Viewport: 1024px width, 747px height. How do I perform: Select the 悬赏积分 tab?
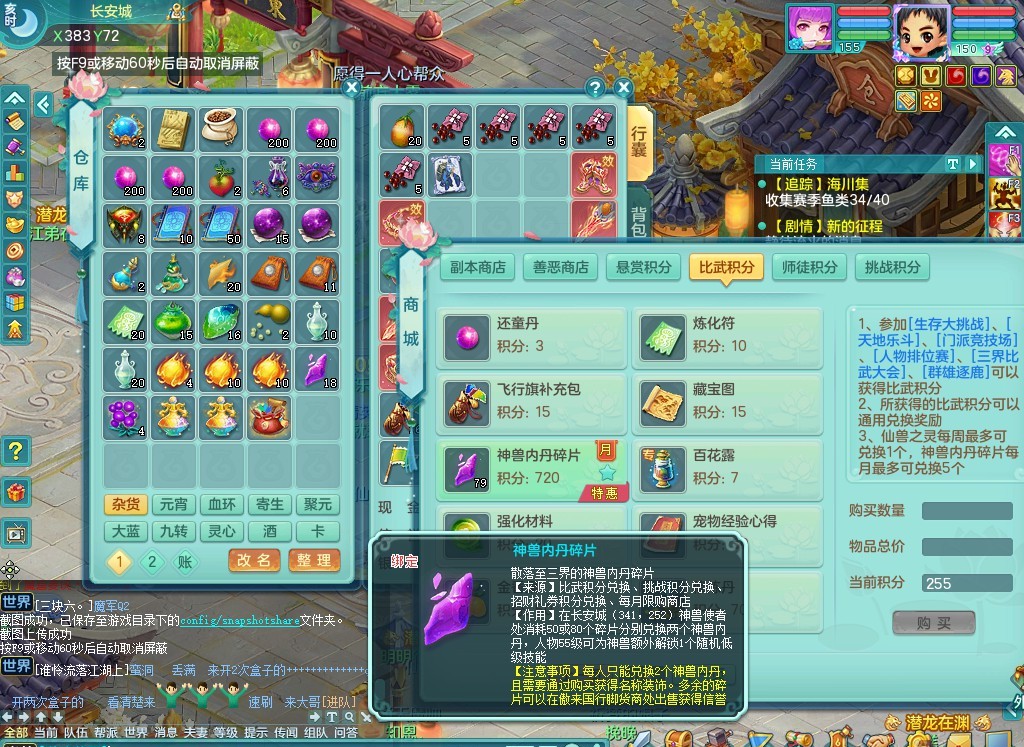(x=642, y=267)
